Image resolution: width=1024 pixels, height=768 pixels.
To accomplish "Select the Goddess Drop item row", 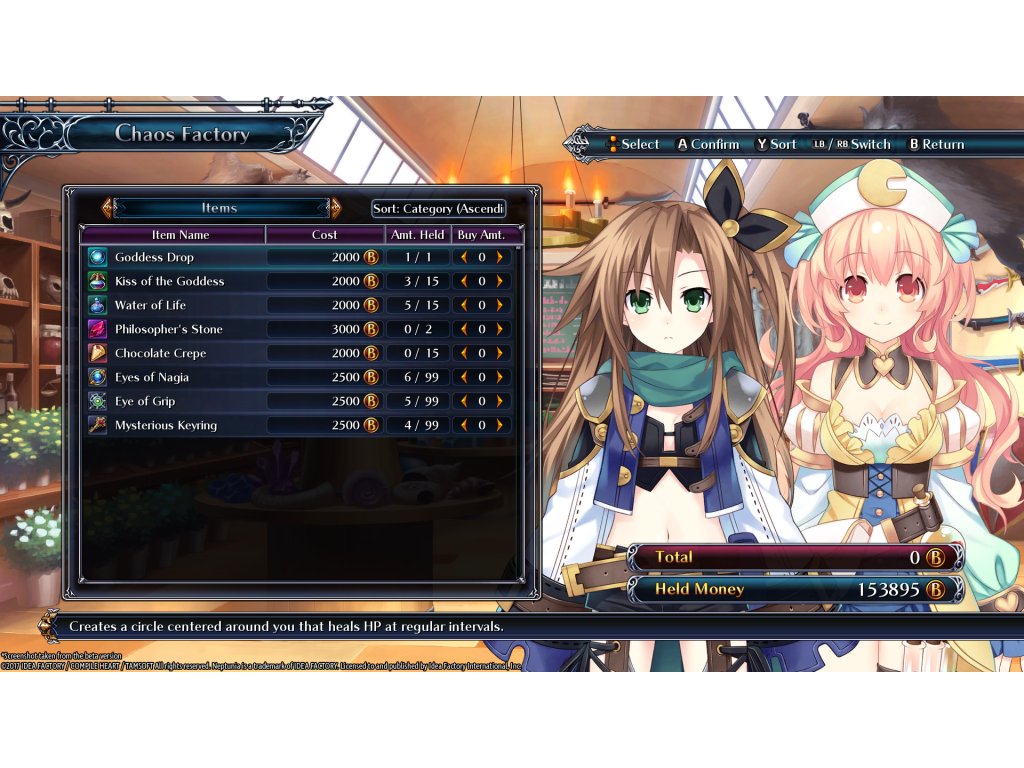I will pos(154,257).
